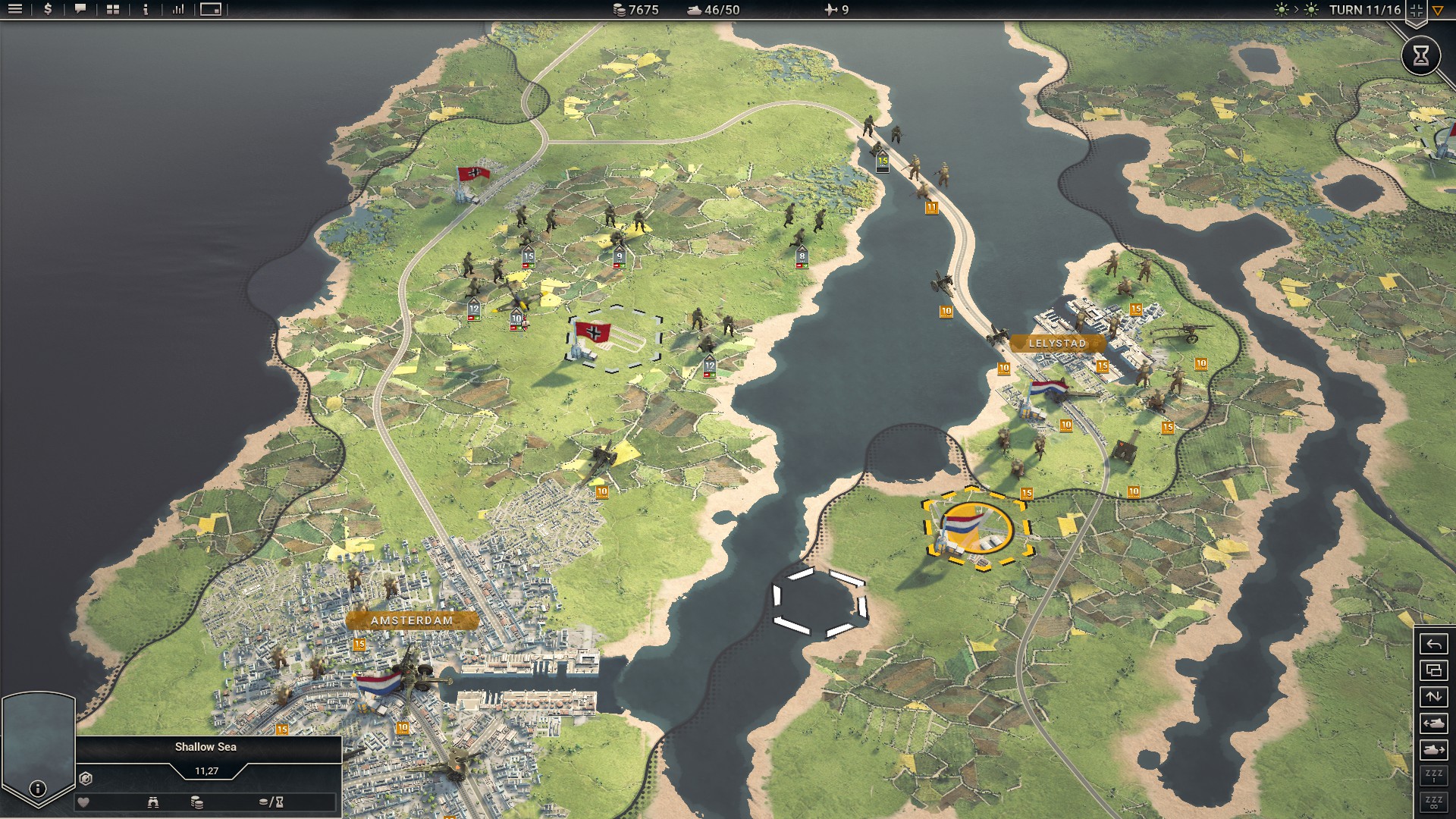This screenshot has width=1456, height=819.
Task: Select the next unit tank button
Action: (x=1433, y=750)
